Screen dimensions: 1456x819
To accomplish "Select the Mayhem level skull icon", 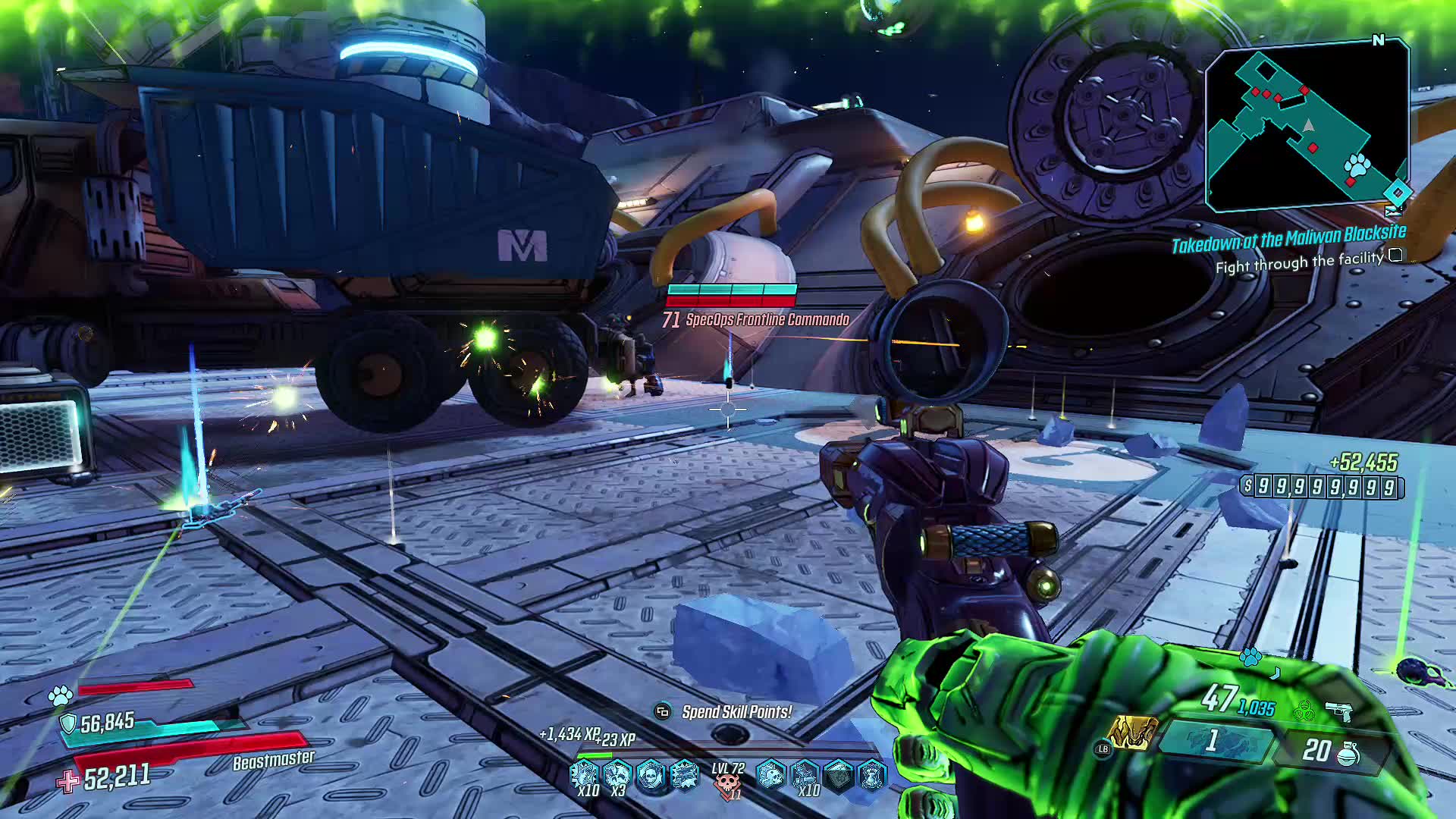I will click(728, 783).
